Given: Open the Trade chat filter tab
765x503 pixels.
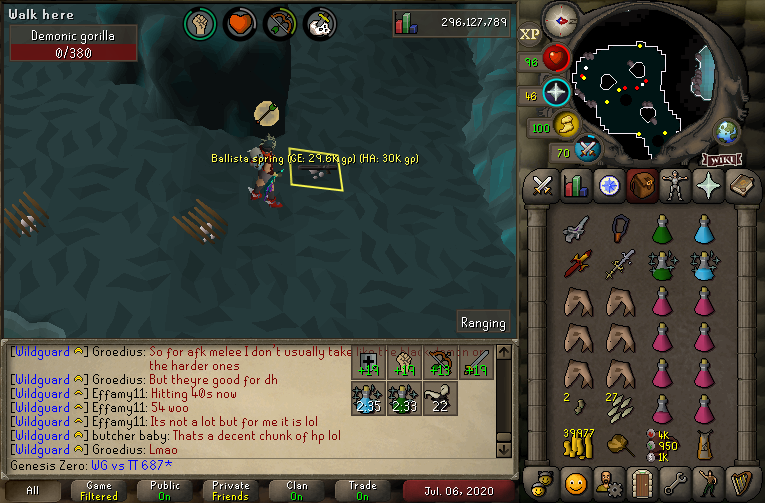Looking at the screenshot, I should coord(363,491).
